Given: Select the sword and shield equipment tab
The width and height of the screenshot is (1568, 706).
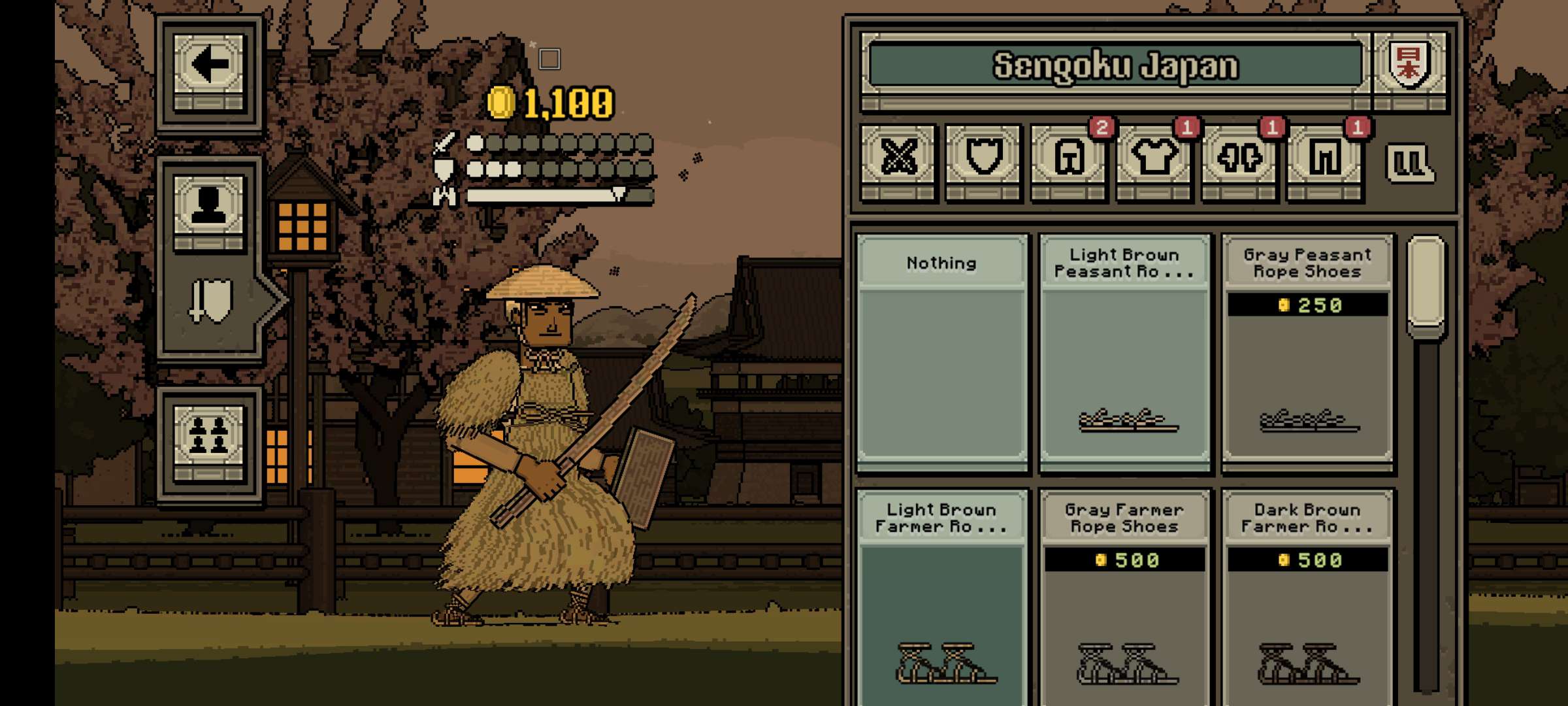Looking at the screenshot, I should tap(210, 301).
